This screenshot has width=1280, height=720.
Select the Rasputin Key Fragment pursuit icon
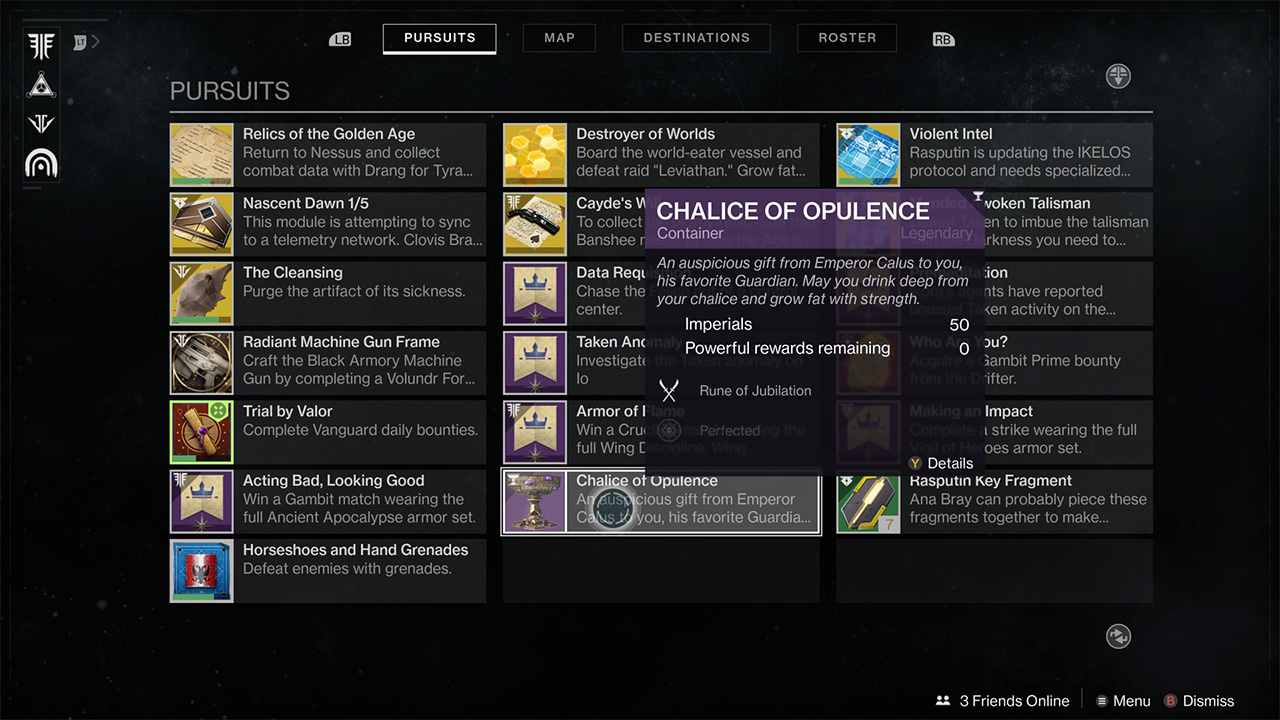868,501
